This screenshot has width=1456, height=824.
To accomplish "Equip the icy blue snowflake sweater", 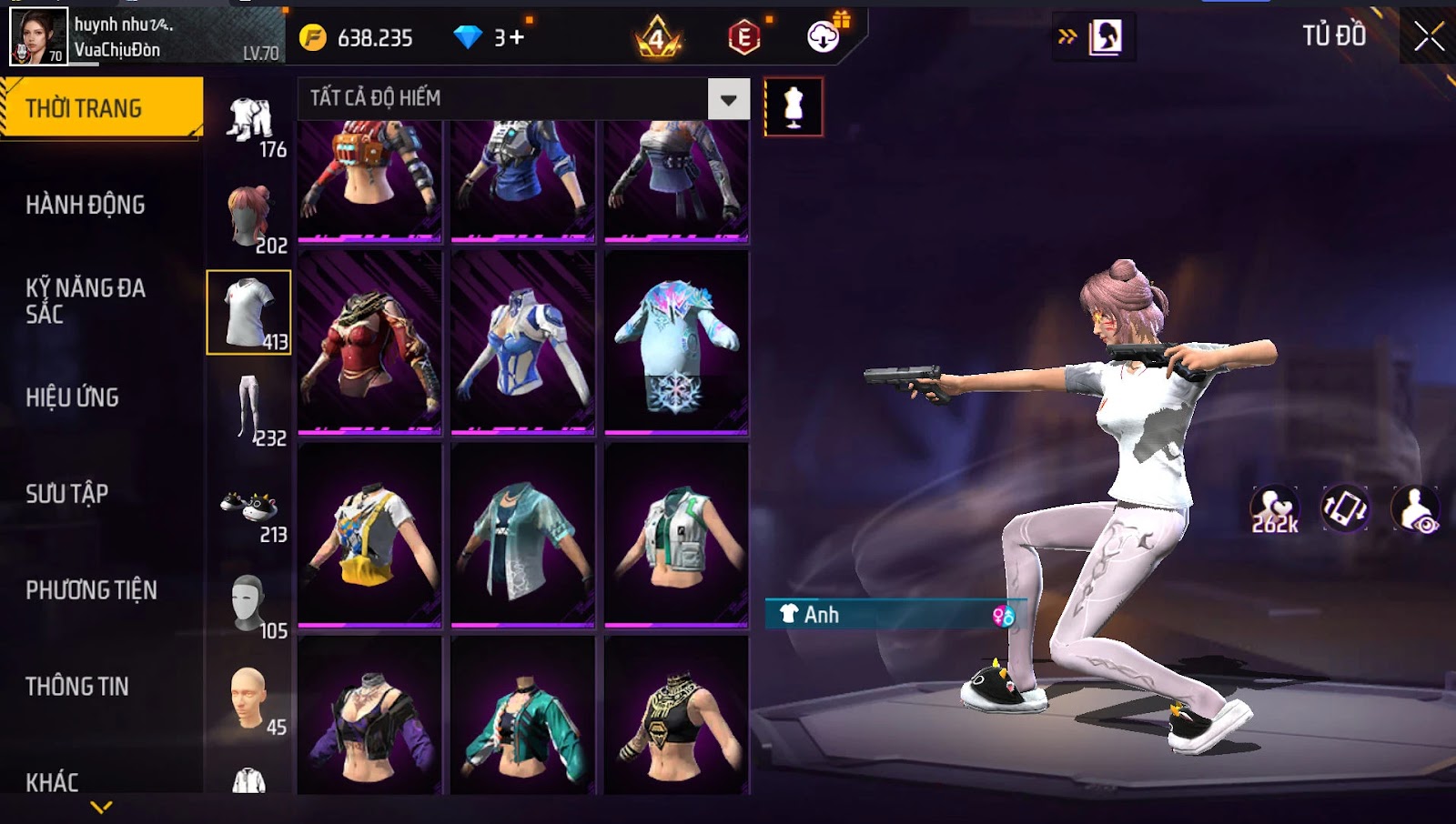I will point(676,341).
